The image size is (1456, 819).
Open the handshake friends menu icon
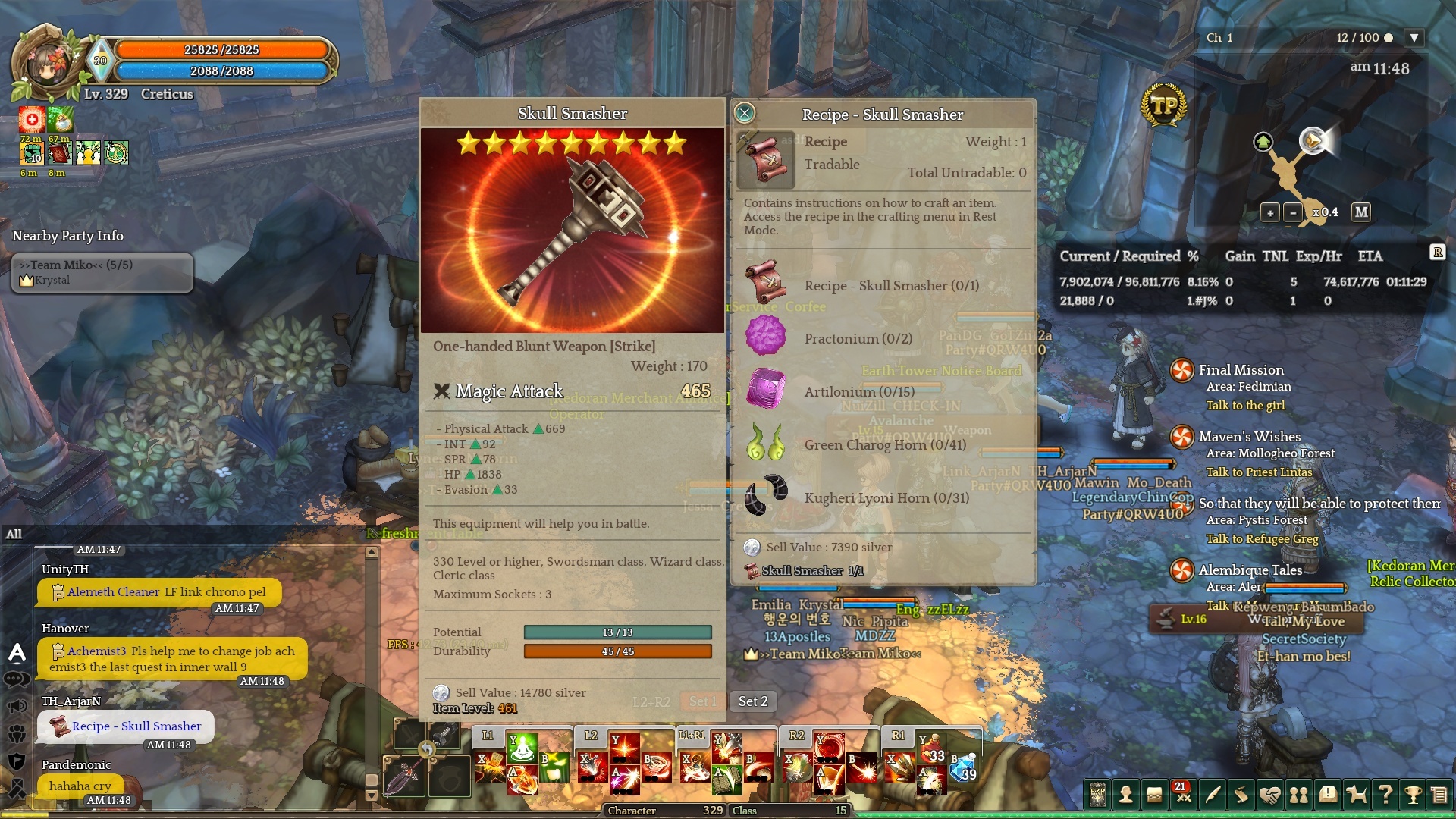click(x=1270, y=795)
